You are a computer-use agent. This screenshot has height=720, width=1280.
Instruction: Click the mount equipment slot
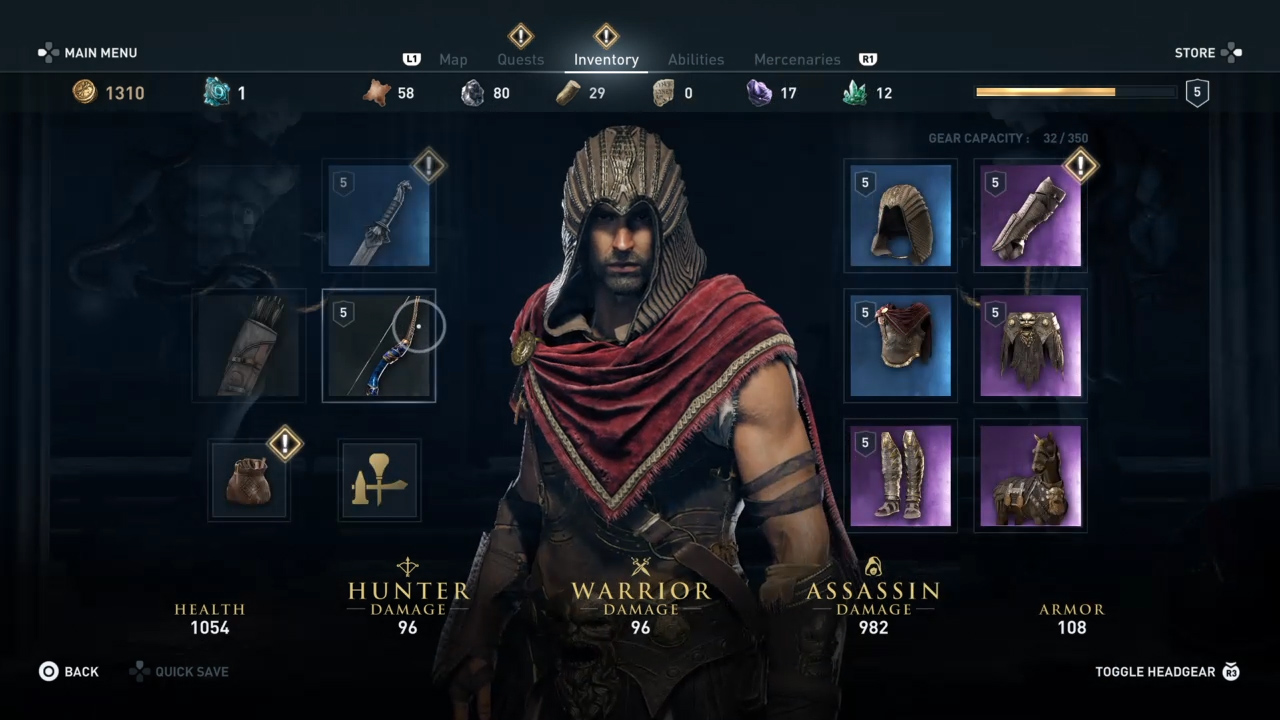[x=1029, y=475]
